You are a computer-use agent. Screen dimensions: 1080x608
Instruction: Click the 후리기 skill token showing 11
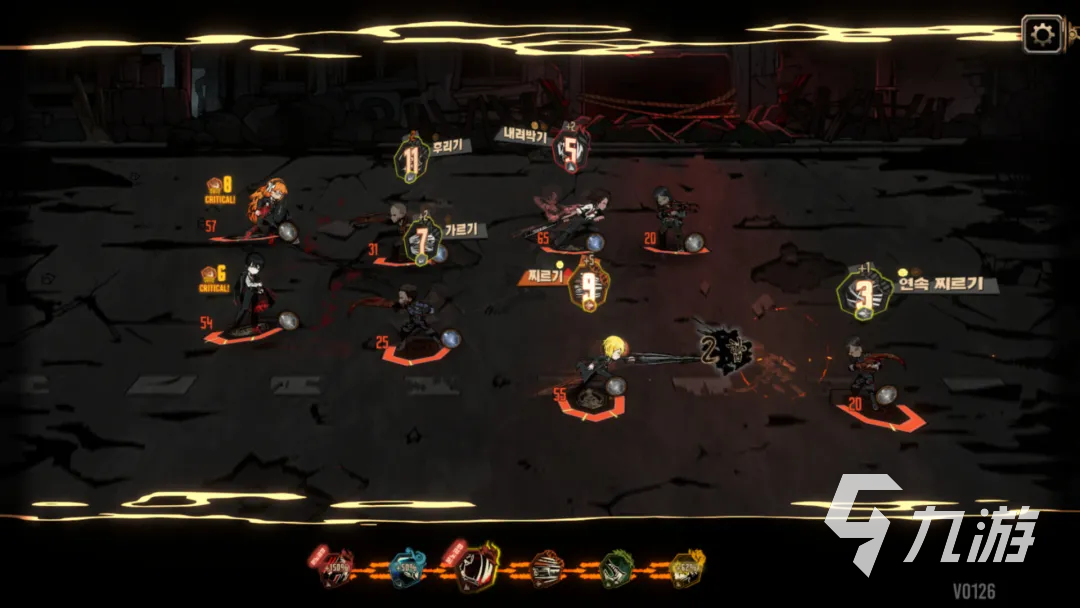coord(411,160)
